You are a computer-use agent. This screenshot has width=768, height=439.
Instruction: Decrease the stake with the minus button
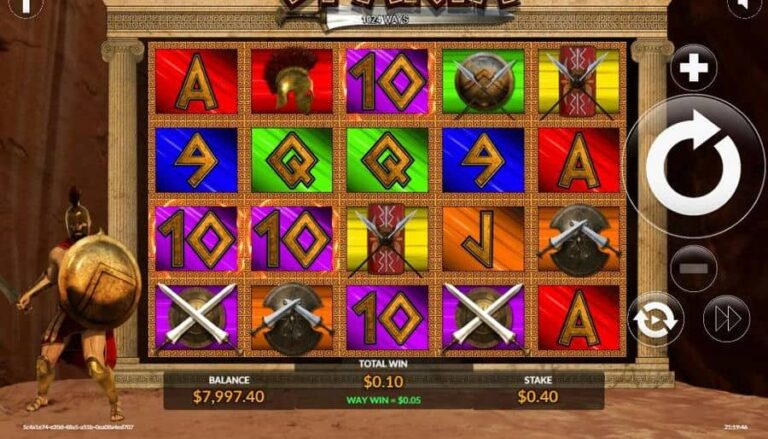tap(692, 269)
